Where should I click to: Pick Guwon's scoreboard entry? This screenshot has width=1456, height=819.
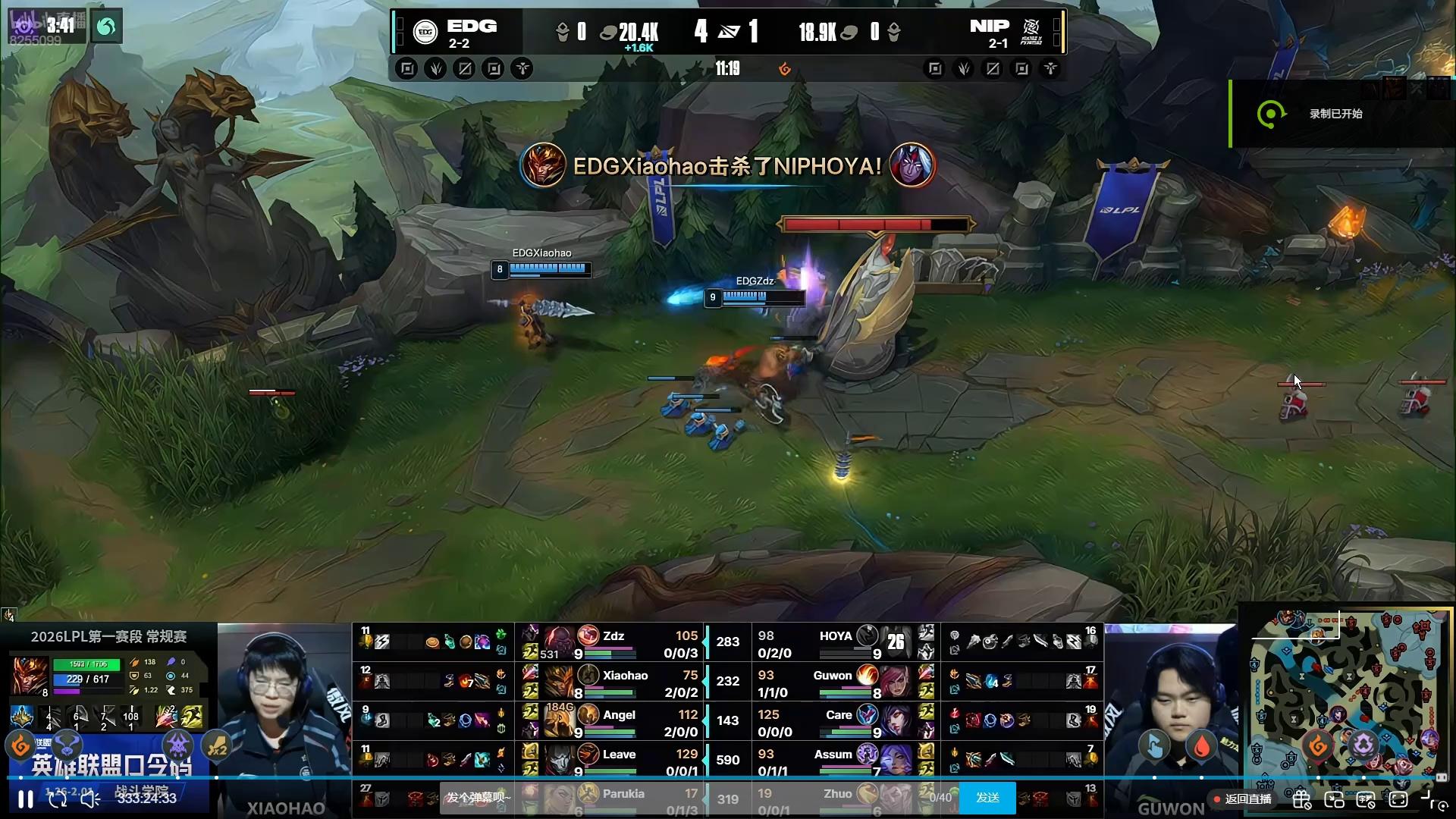834,682
